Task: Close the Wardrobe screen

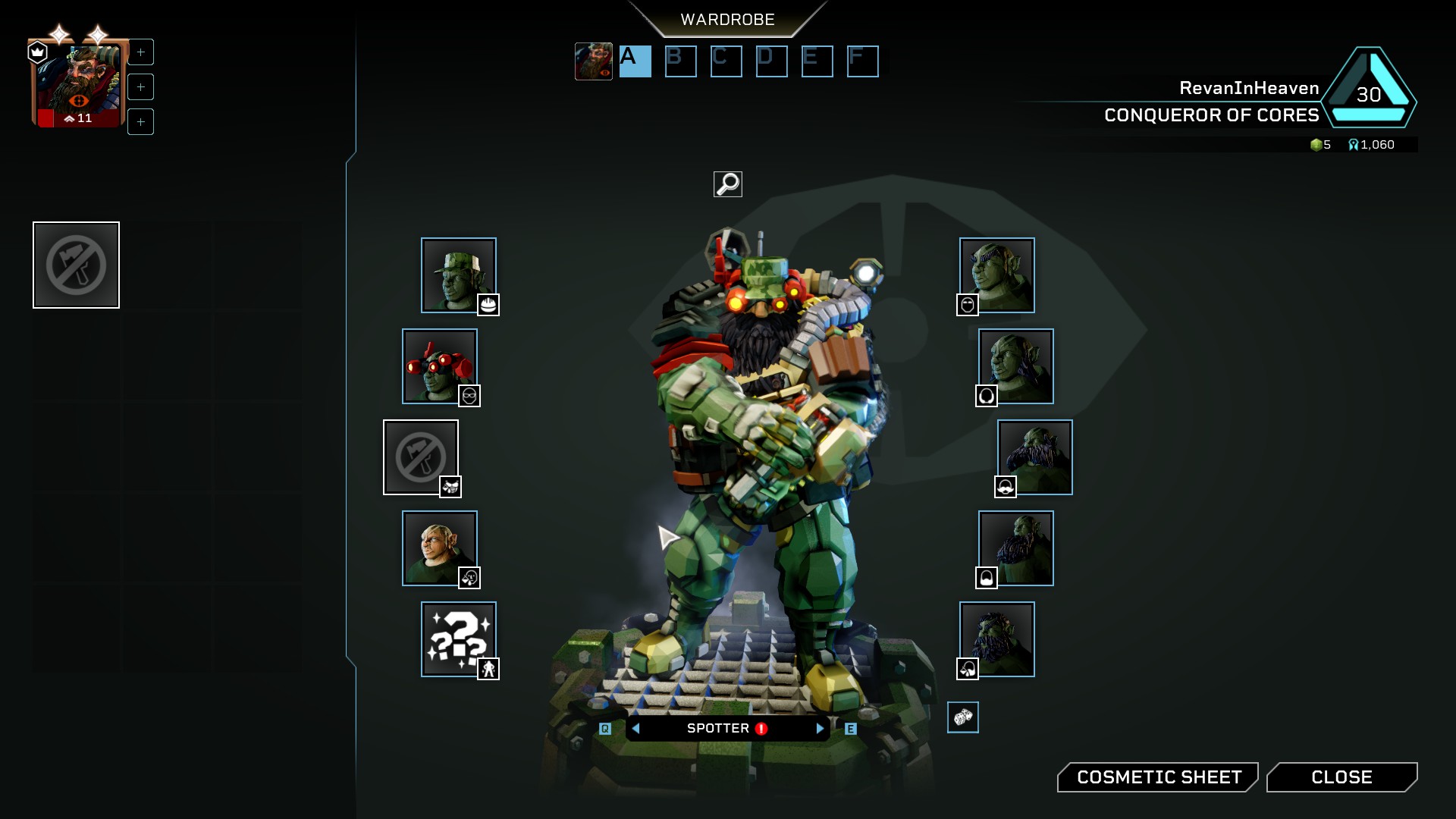Action: coord(1341,777)
